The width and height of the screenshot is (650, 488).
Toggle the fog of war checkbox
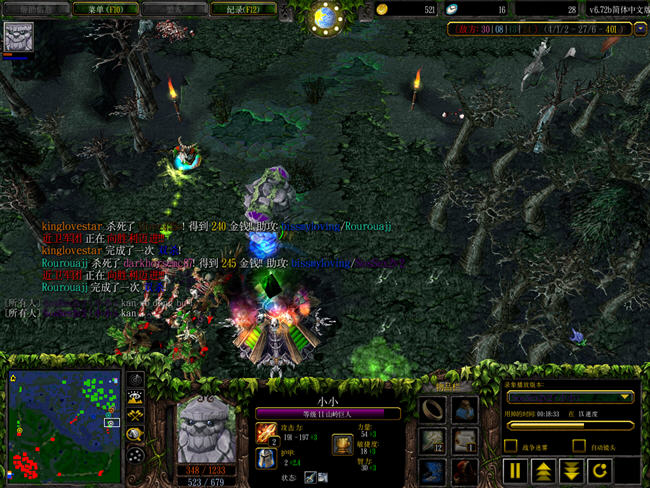point(511,445)
